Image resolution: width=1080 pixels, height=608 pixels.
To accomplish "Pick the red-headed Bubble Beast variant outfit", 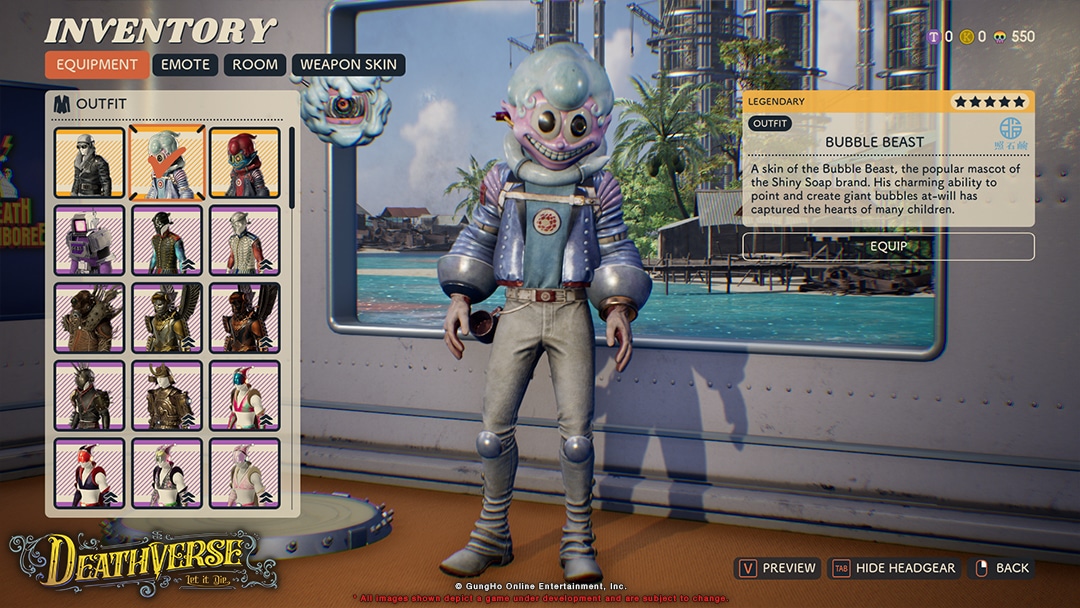I will [x=245, y=163].
